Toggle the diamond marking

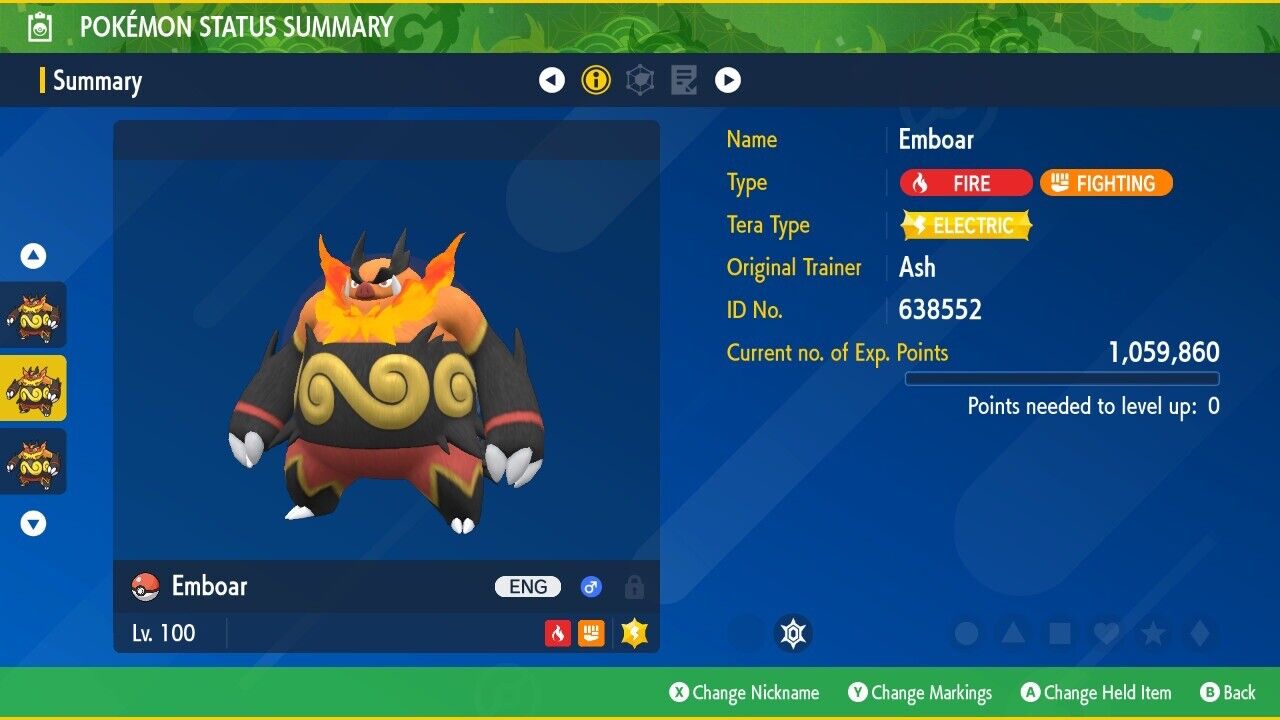click(x=1198, y=633)
